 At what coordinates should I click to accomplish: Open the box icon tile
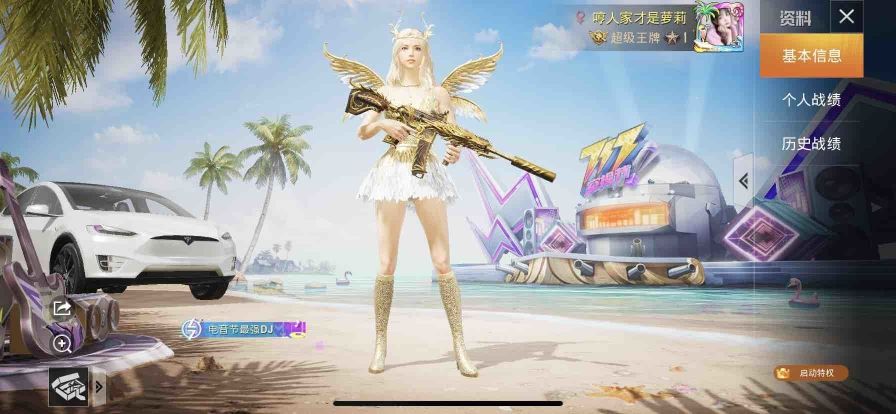[x=68, y=385]
